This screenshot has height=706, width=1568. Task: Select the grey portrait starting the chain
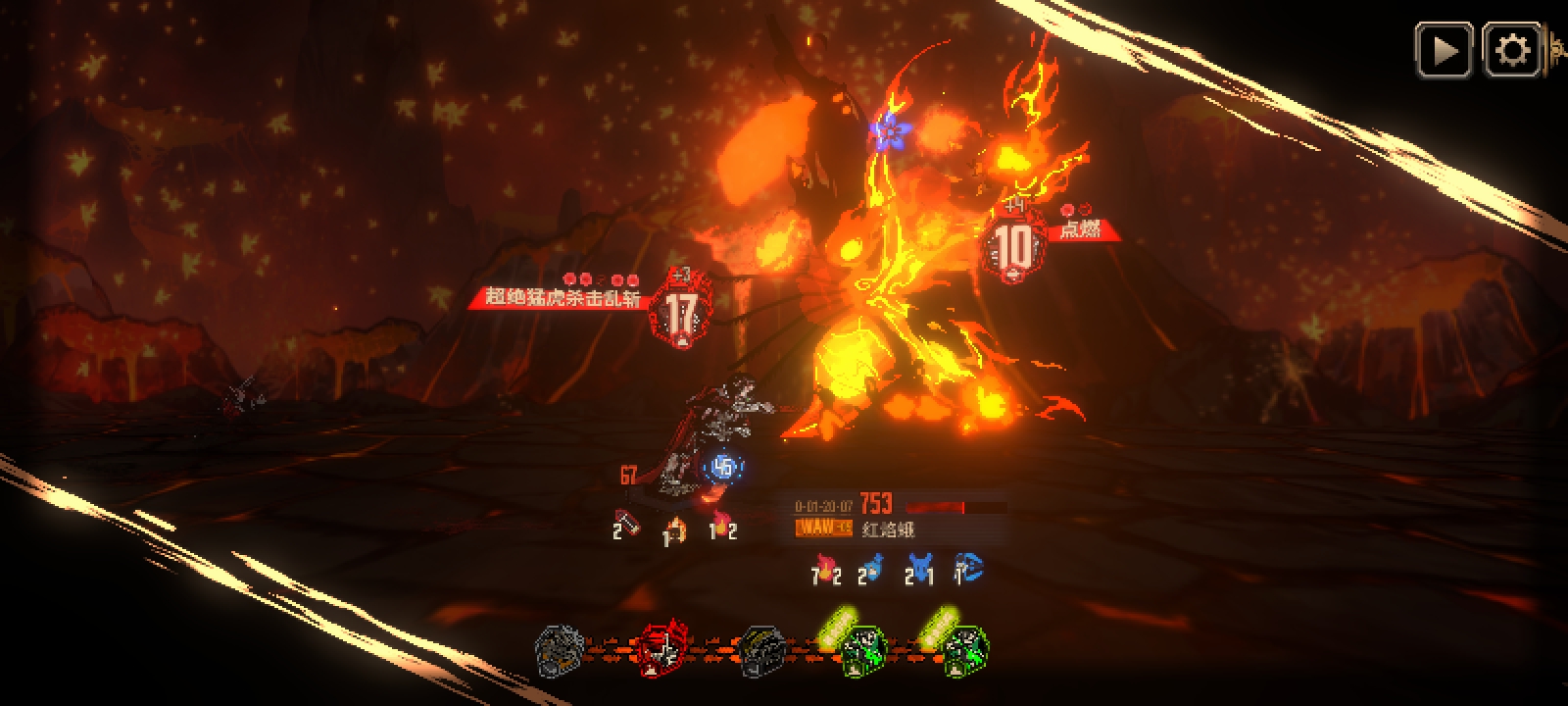[x=561, y=650]
